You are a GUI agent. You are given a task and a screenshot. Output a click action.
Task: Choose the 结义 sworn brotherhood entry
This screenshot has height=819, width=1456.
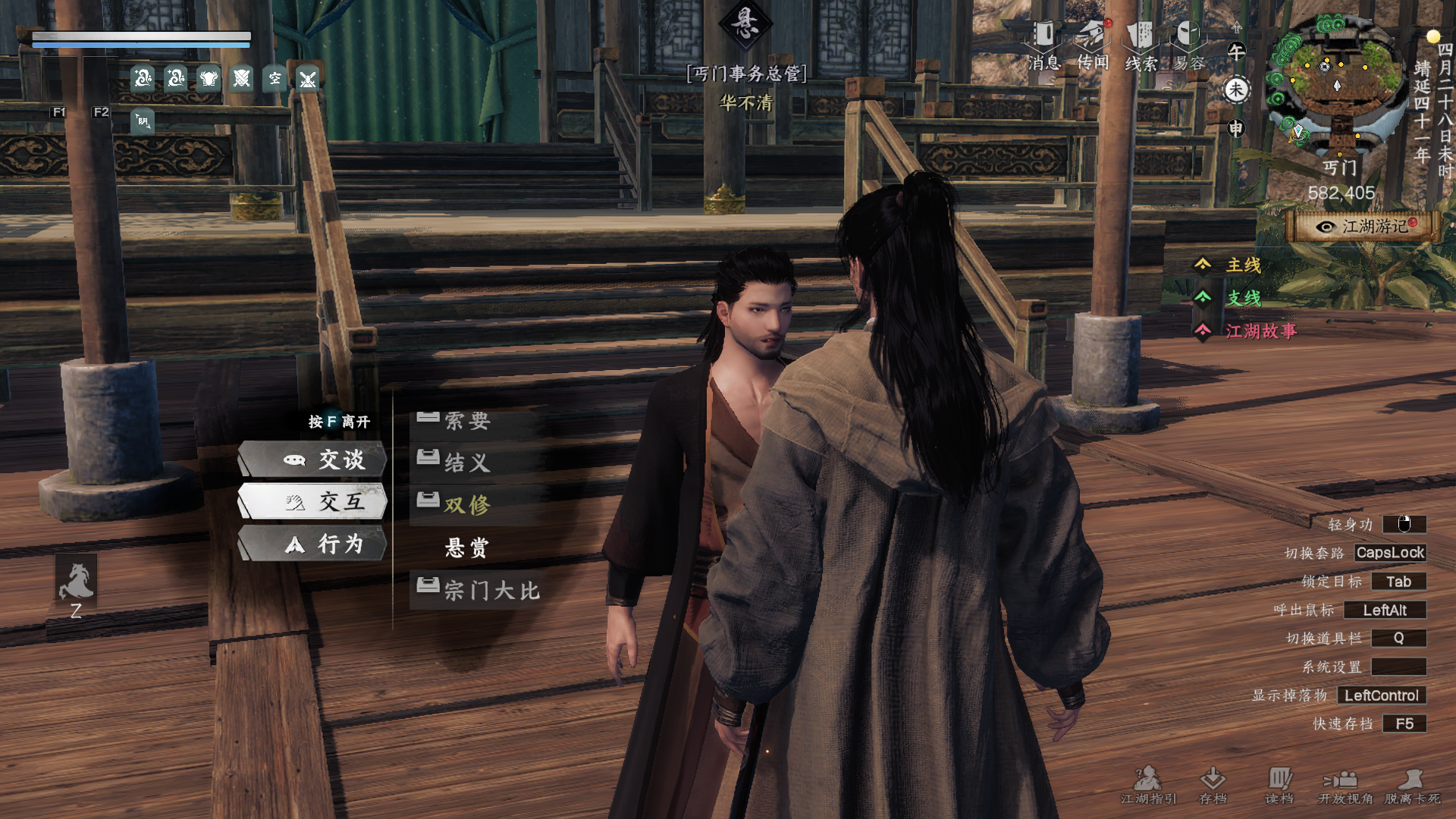[467, 463]
